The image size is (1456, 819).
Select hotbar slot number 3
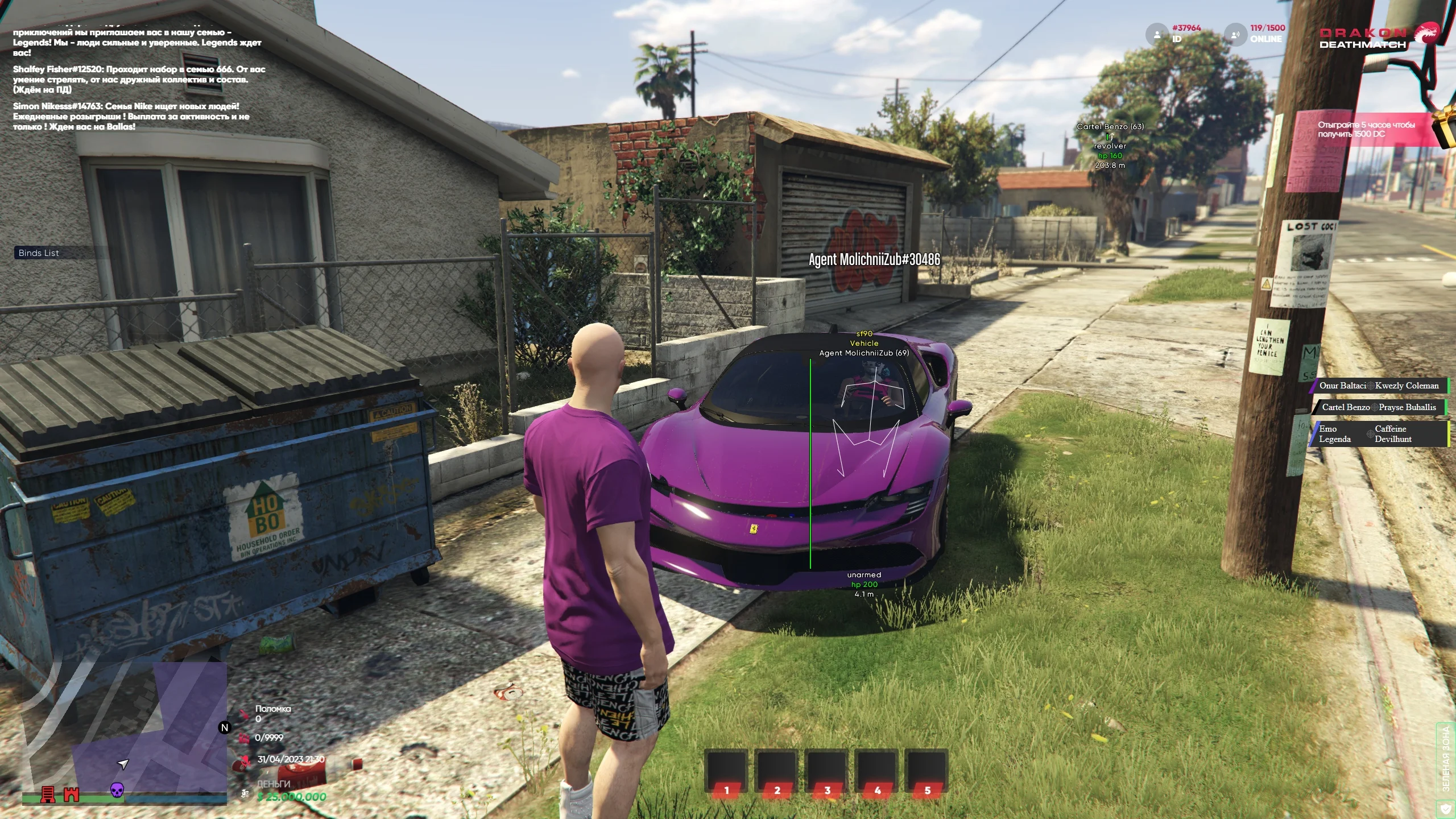click(827, 771)
